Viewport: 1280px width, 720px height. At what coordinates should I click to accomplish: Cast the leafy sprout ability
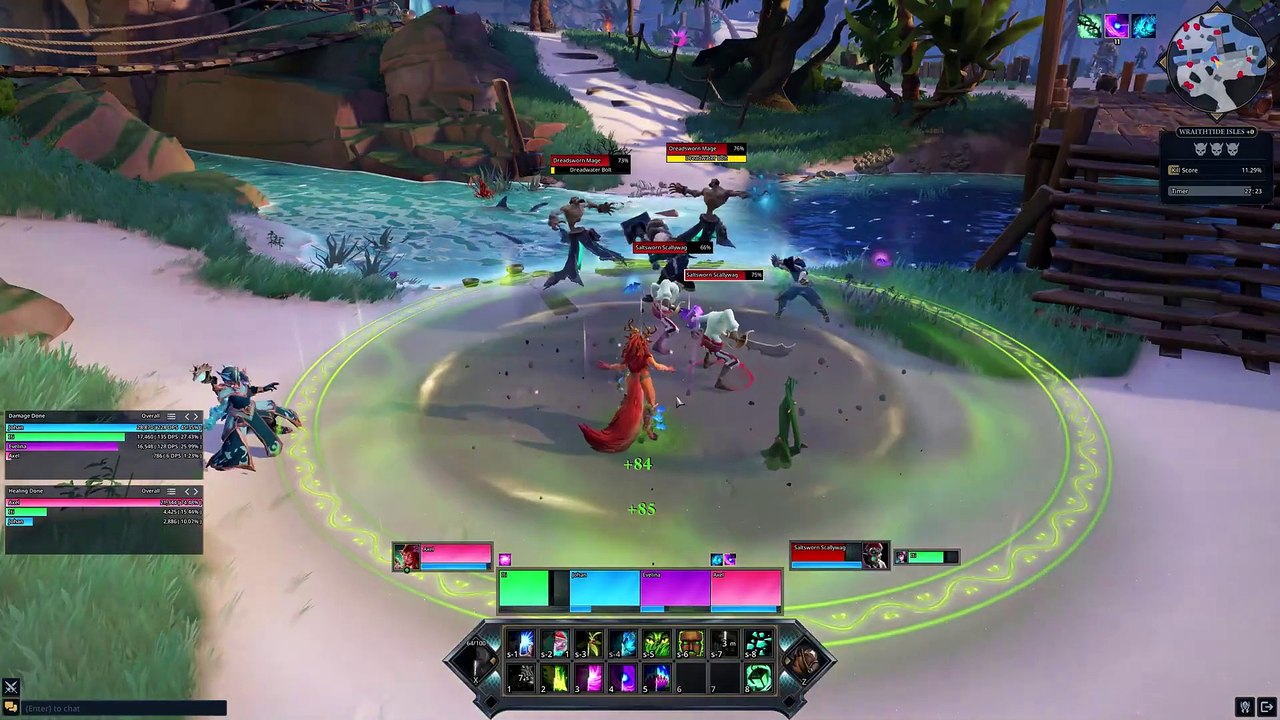[589, 644]
